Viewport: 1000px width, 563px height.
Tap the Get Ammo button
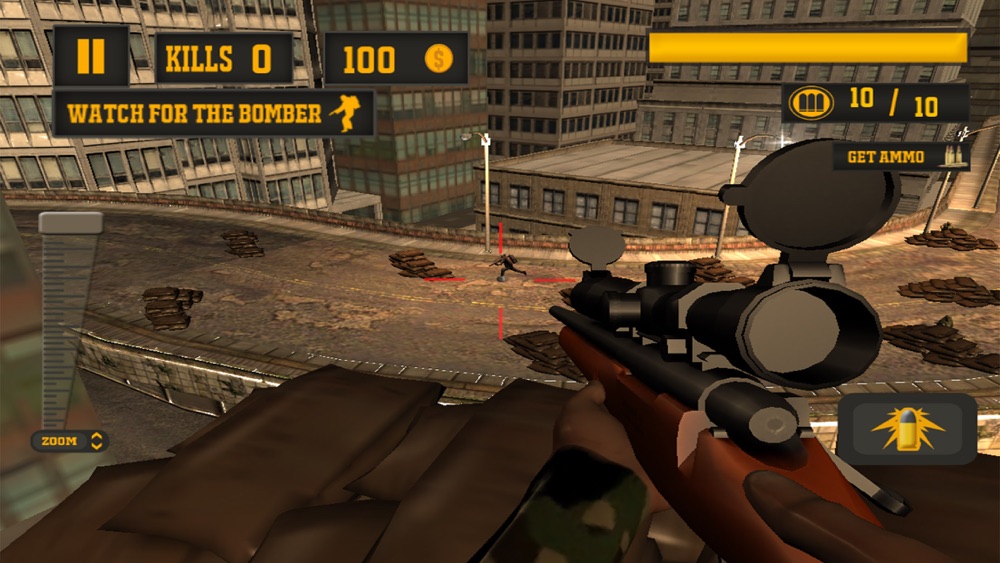pos(900,157)
